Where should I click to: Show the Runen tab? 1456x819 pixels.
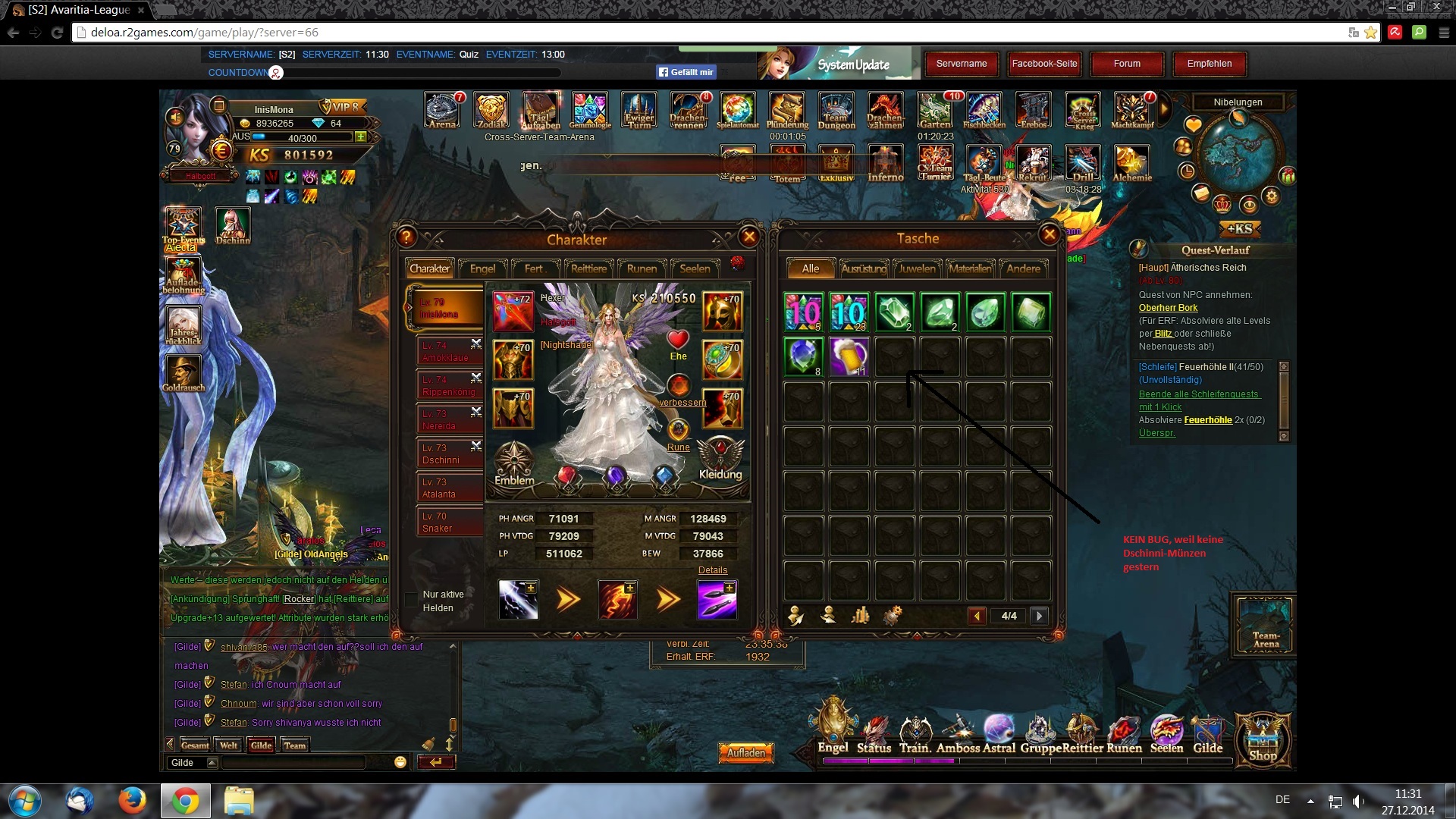[642, 268]
